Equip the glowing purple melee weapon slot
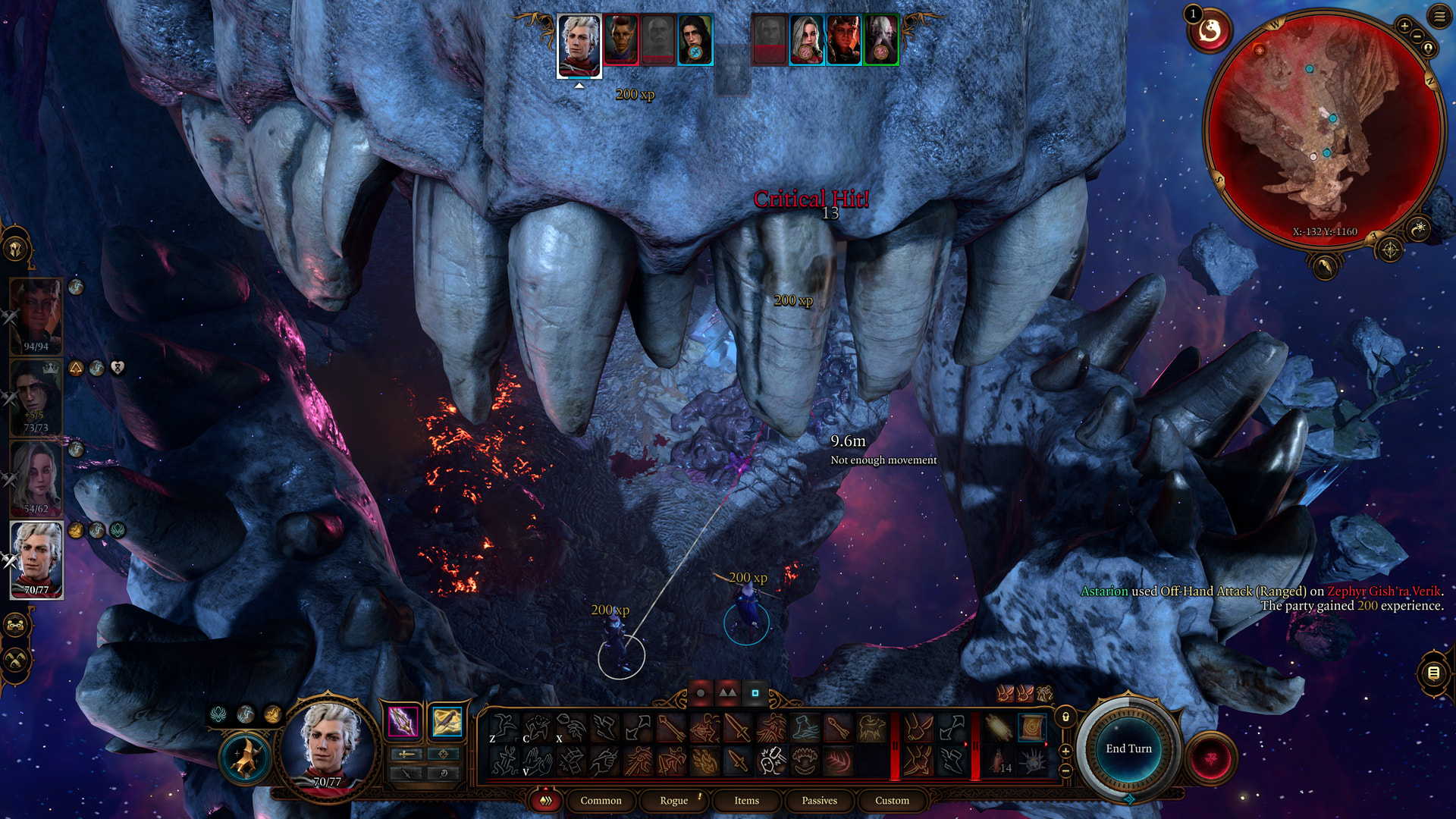This screenshot has height=819, width=1456. tap(403, 721)
